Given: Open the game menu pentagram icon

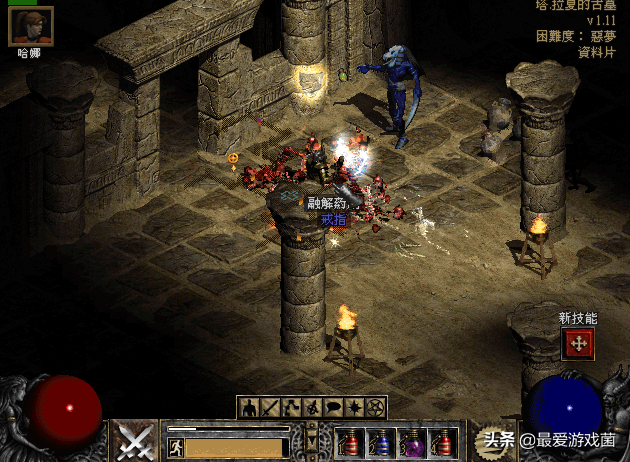Looking at the screenshot, I should pyautogui.click(x=375, y=407).
